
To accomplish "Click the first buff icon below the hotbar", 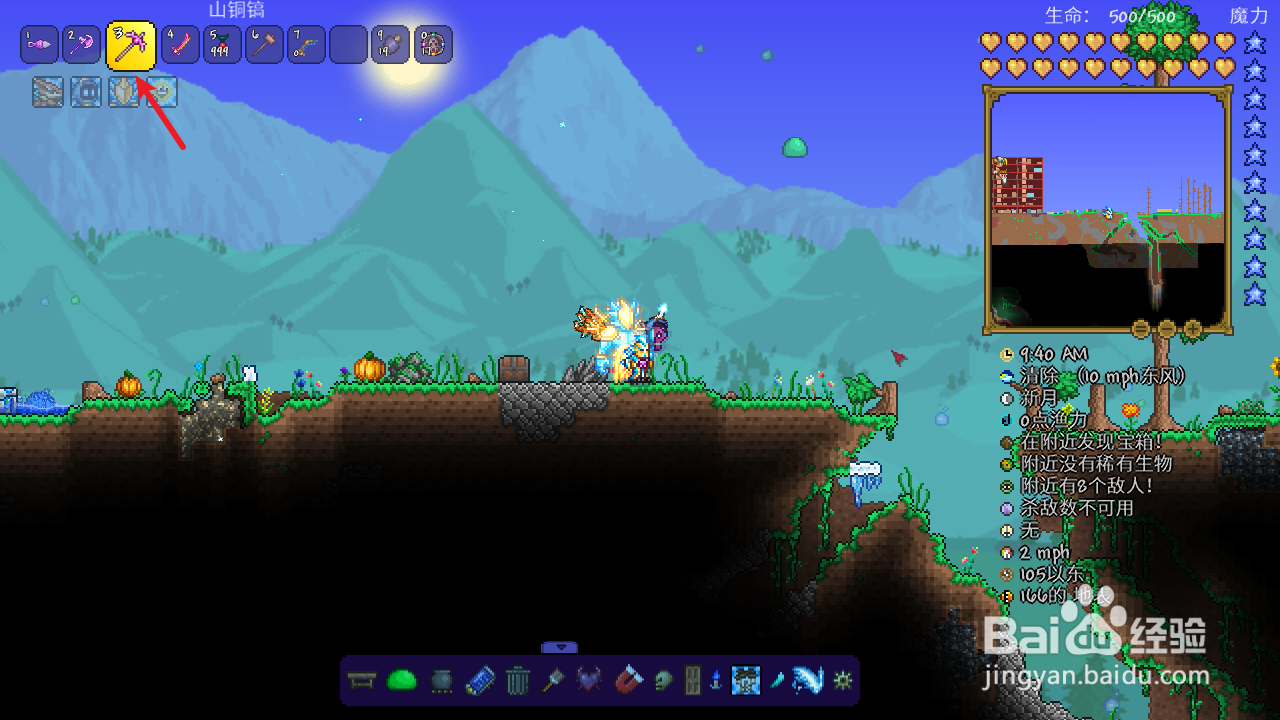I will point(47,92).
